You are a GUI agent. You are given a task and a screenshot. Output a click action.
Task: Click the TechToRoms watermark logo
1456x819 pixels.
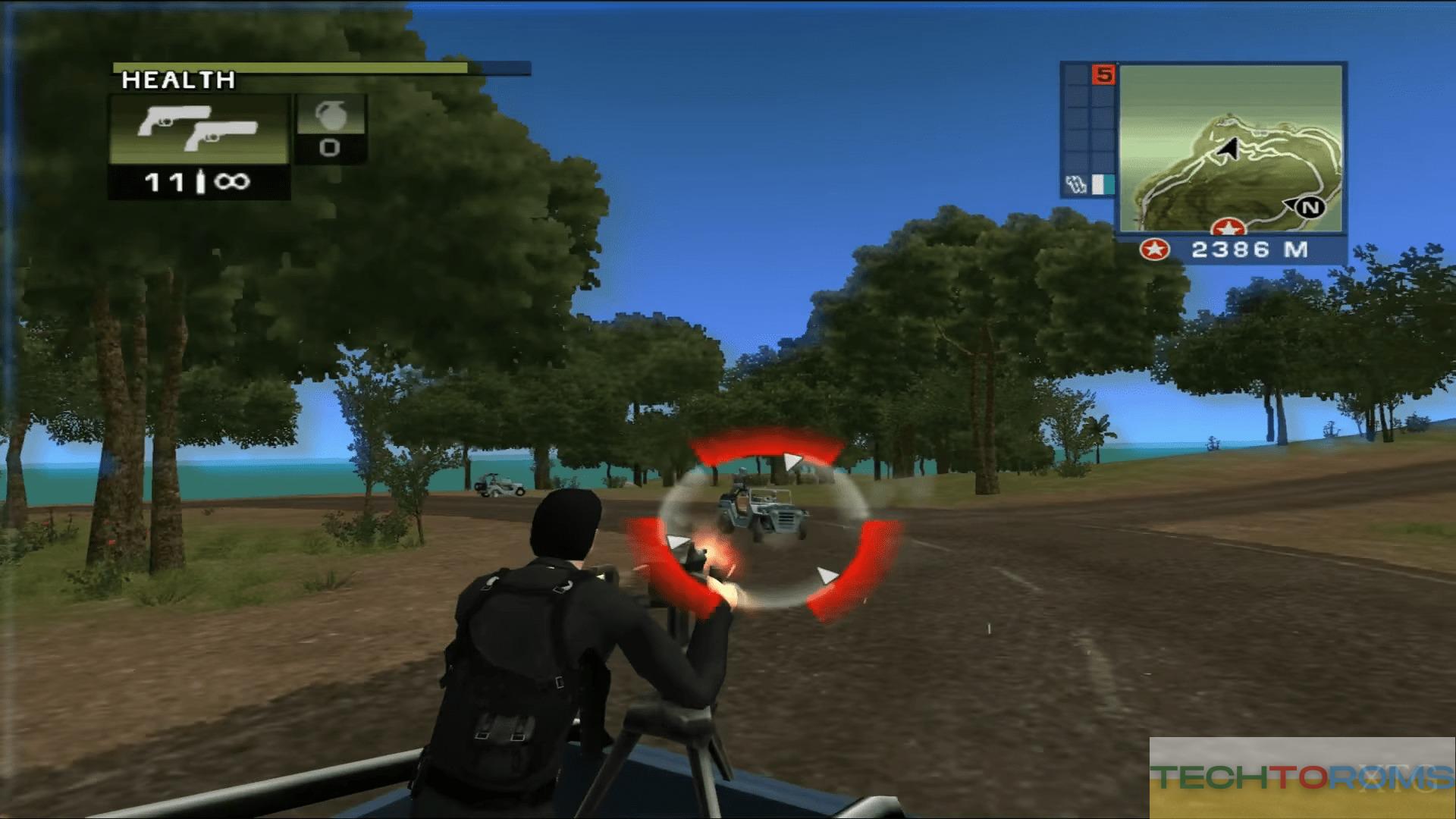tap(1302, 777)
